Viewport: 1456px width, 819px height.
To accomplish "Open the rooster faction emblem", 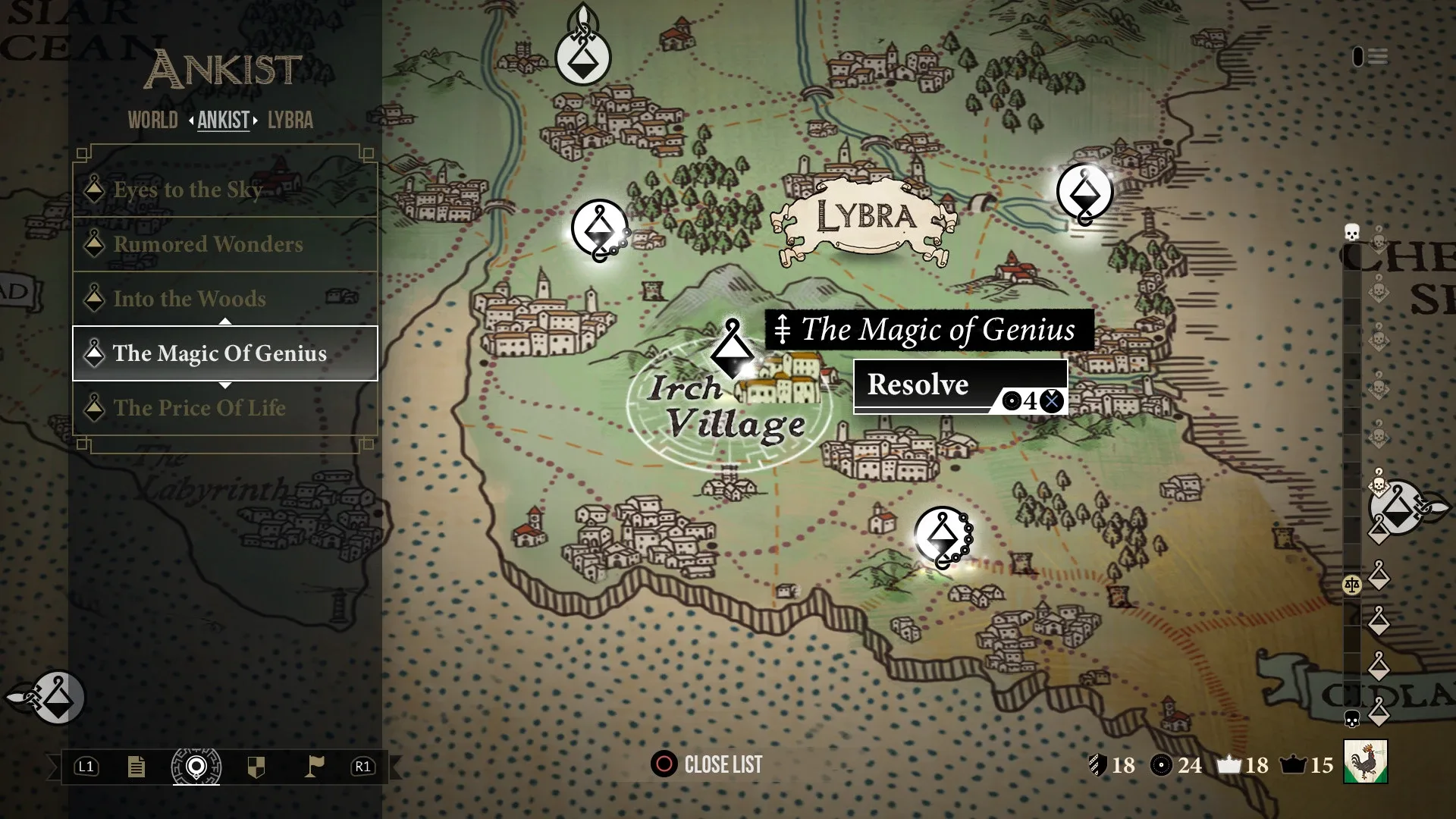I will coord(1365,761).
